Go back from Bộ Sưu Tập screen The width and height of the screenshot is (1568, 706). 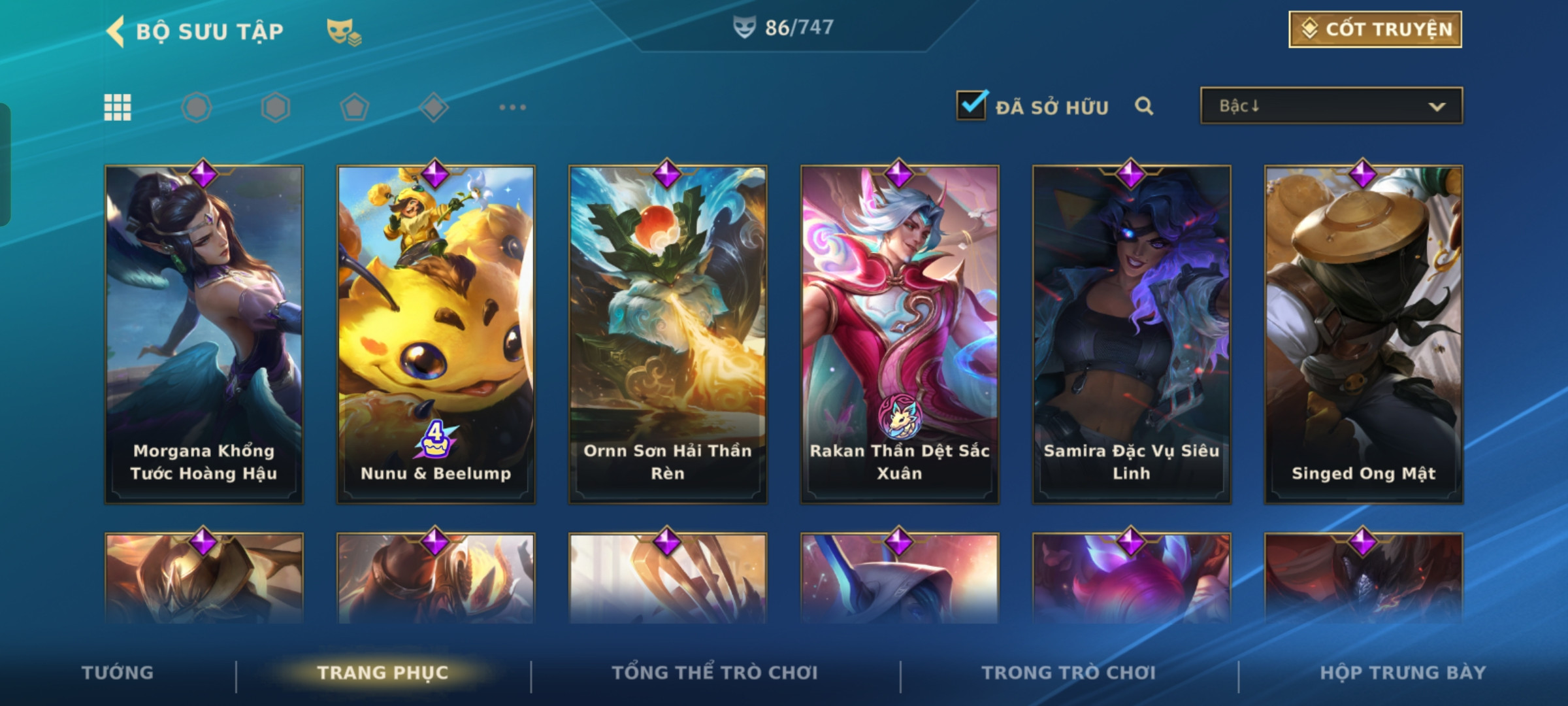tap(116, 31)
